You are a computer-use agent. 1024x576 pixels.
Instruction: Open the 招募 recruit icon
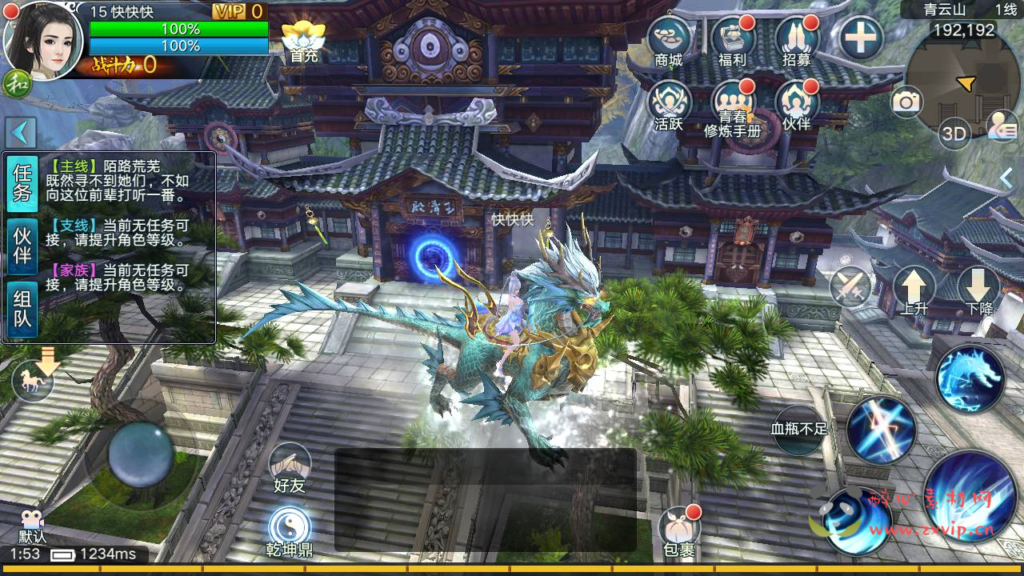coord(797,41)
